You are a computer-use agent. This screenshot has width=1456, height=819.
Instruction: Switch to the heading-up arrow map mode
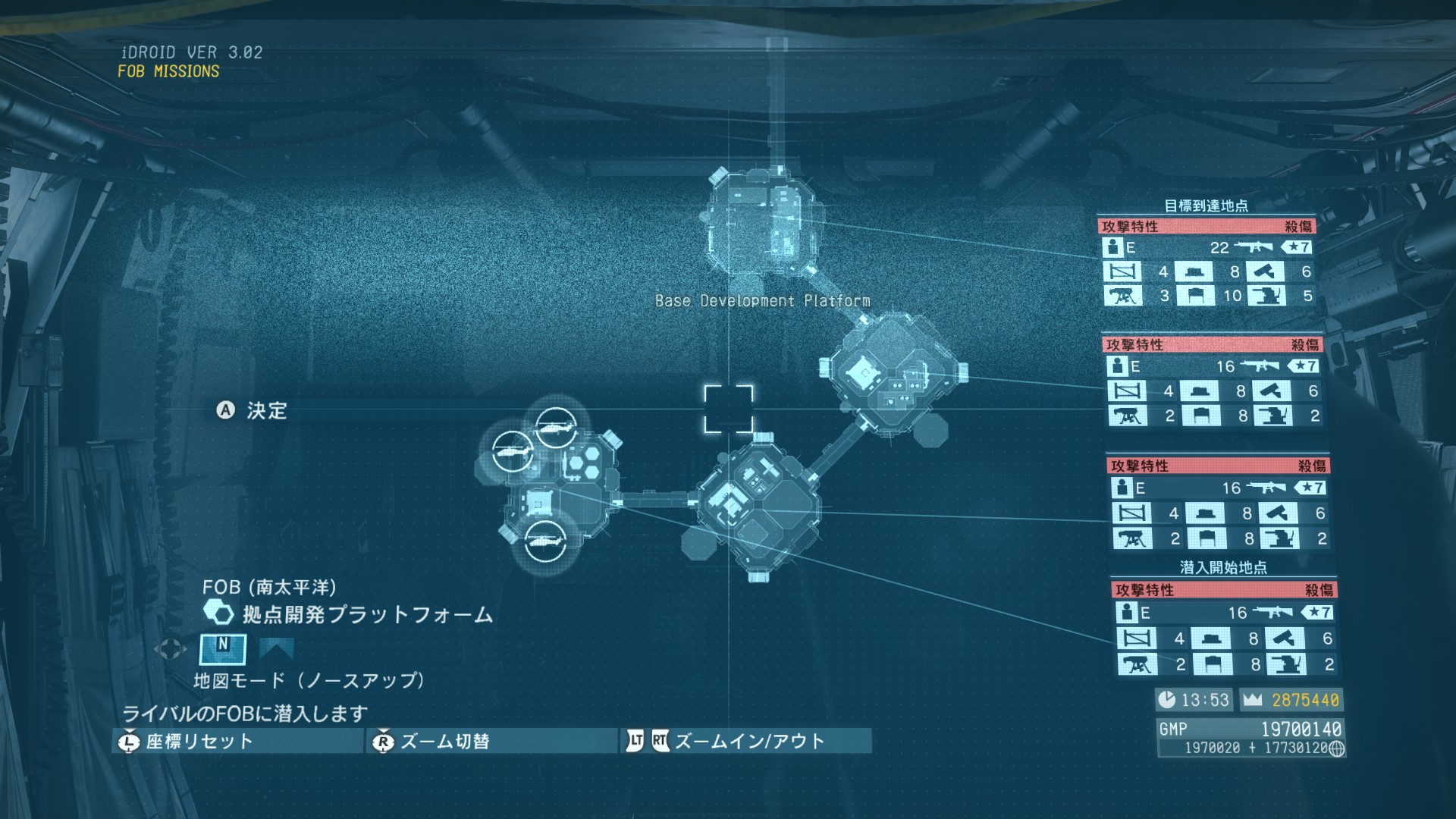tap(276, 648)
